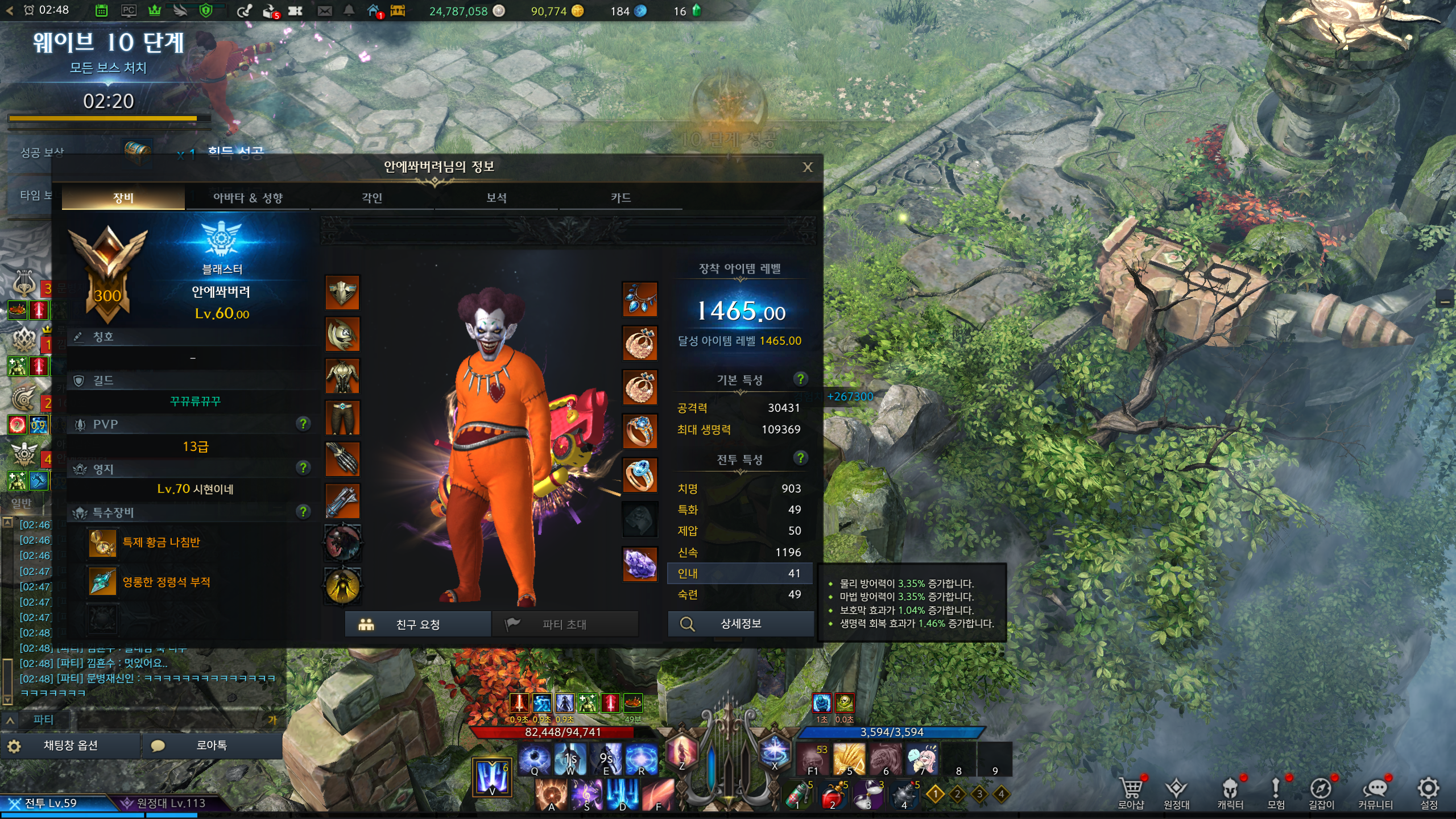Open 채팅창 옵션 chat options
This screenshot has height=819, width=1456.
coord(70,746)
